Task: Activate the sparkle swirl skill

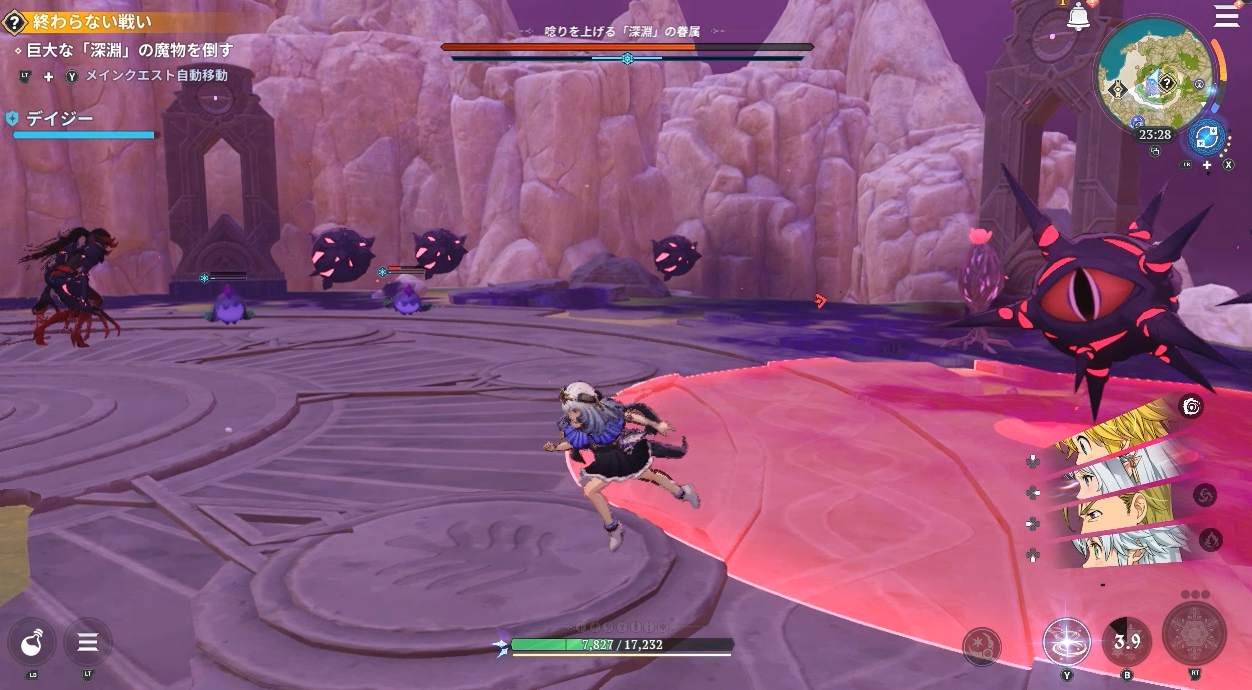Action: pos(1066,641)
